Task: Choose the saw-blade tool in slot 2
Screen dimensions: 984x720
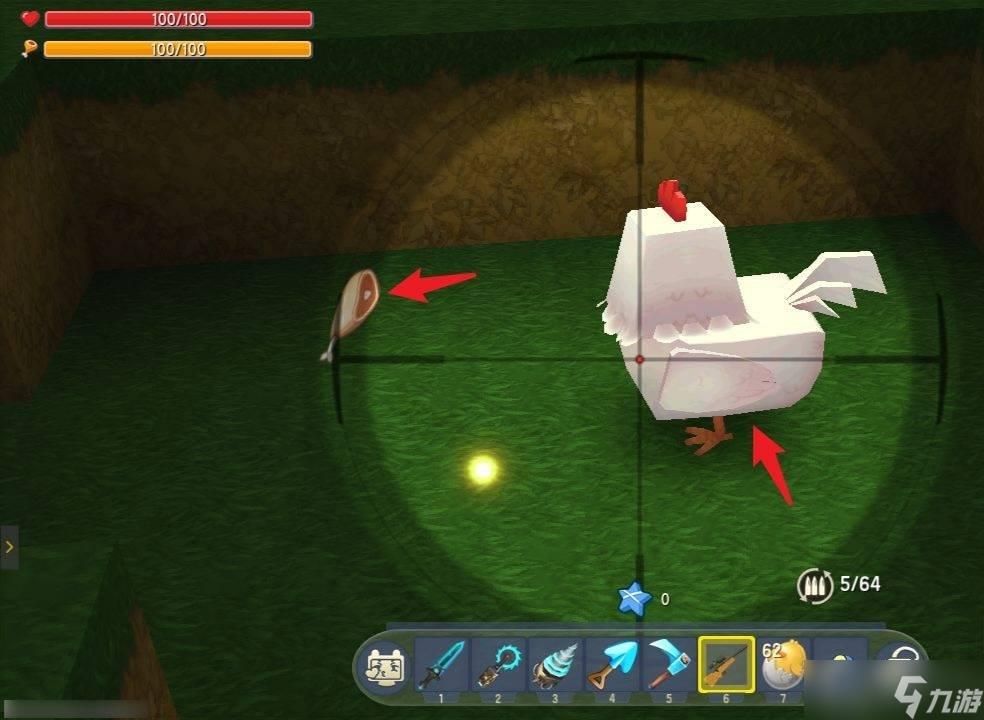Action: click(498, 663)
